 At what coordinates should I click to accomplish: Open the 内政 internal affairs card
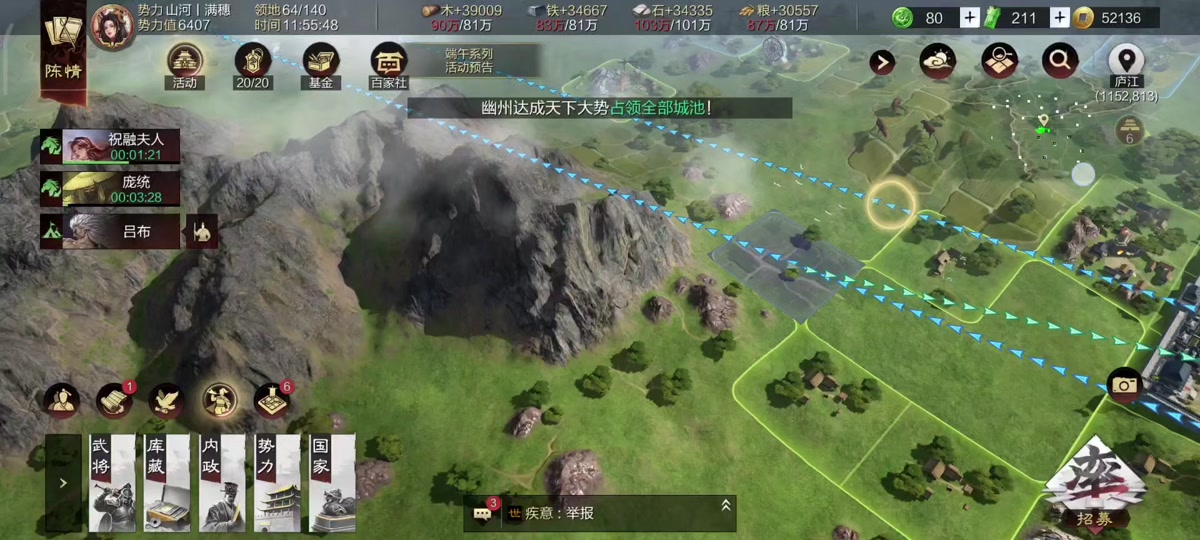point(221,482)
